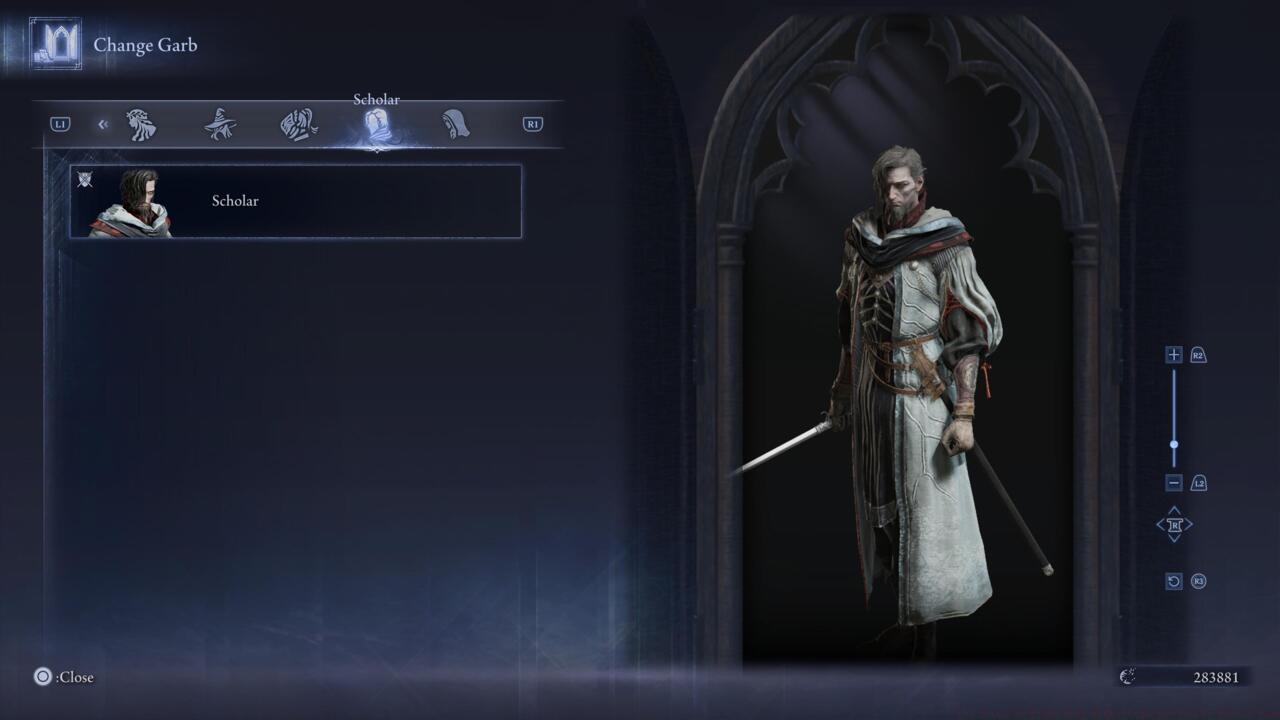Expand previous categories via double-chevron arrow
Screen dimensions: 1280x720
103,122
